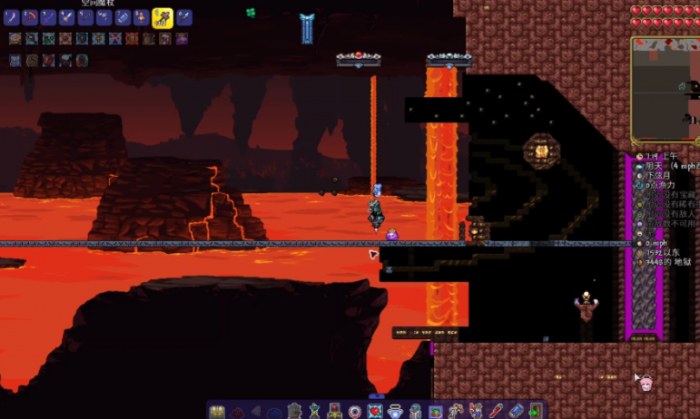
Task: Click the pickaxe icon on the bottom bar
Action: coord(454,411)
